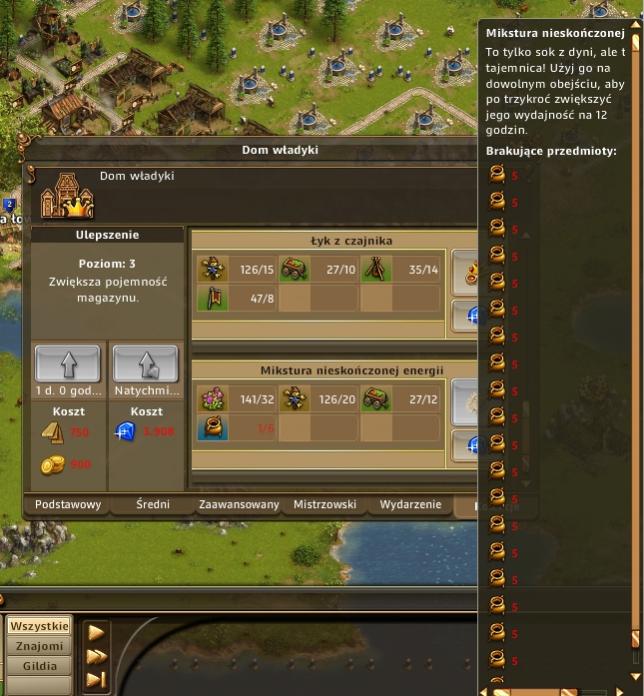The height and width of the screenshot is (696, 644).
Task: Click the single-arrow friend bar button
Action: pos(97,632)
